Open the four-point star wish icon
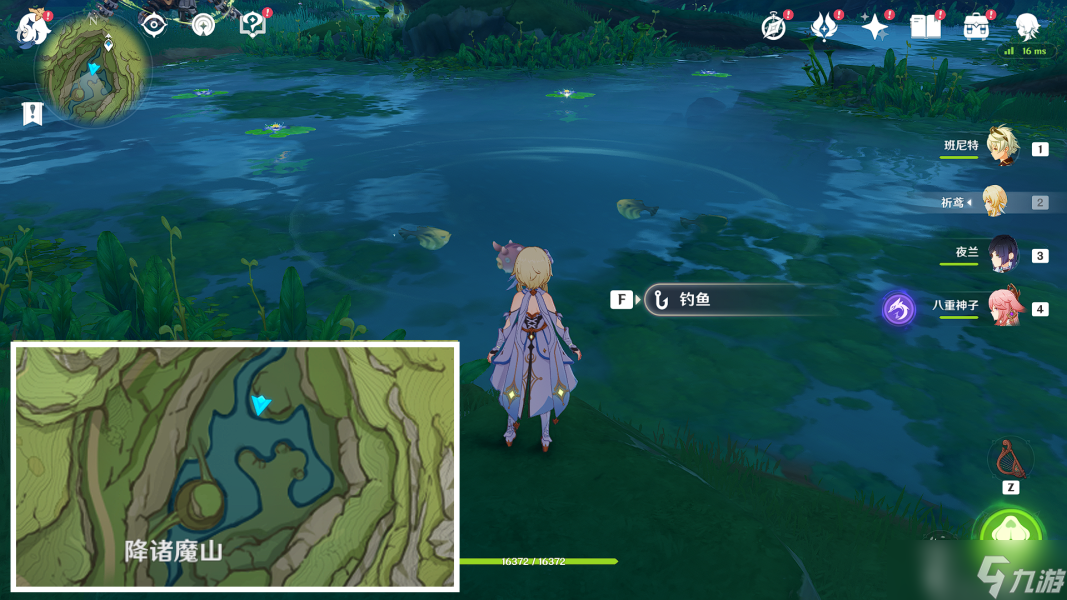Image resolution: width=1067 pixels, height=600 pixels. pyautogui.click(x=875, y=27)
